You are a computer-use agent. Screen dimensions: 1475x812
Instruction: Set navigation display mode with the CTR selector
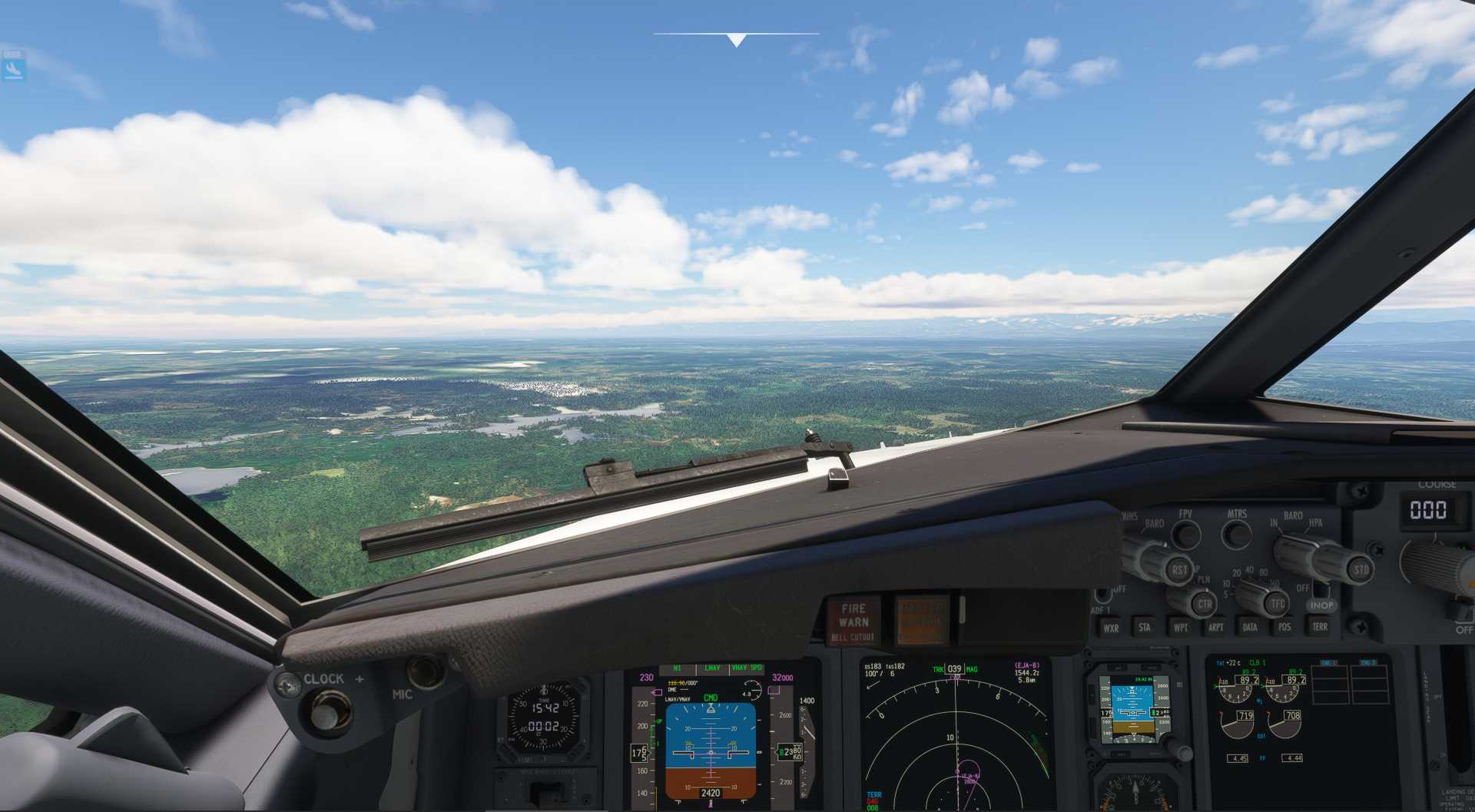point(1206,604)
